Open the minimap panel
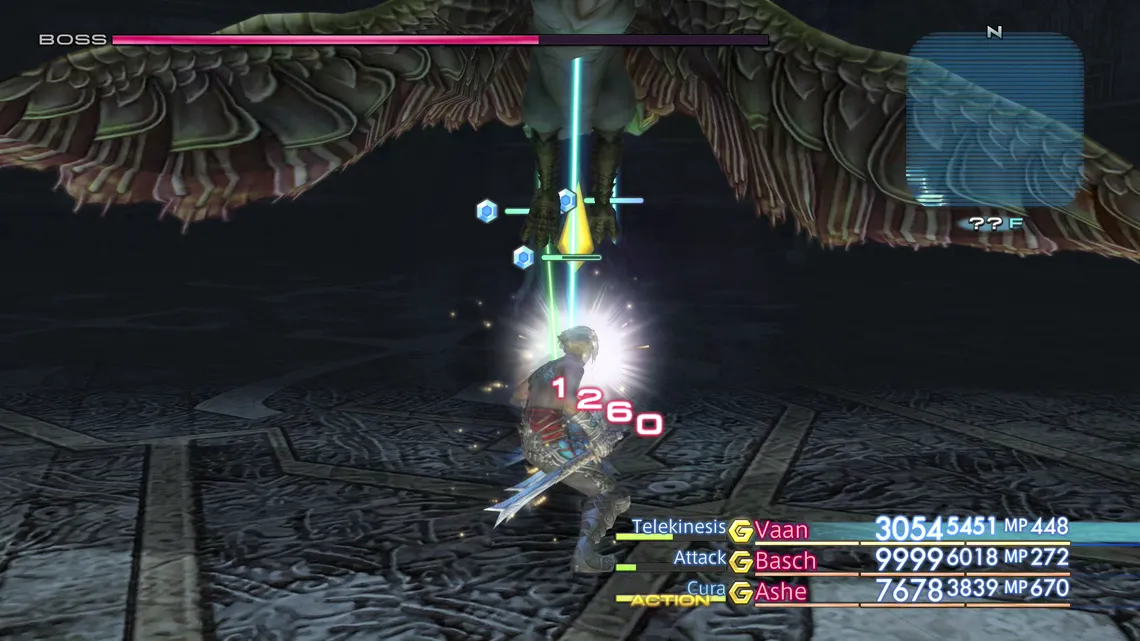Viewport: 1140px width, 641px height. click(994, 119)
